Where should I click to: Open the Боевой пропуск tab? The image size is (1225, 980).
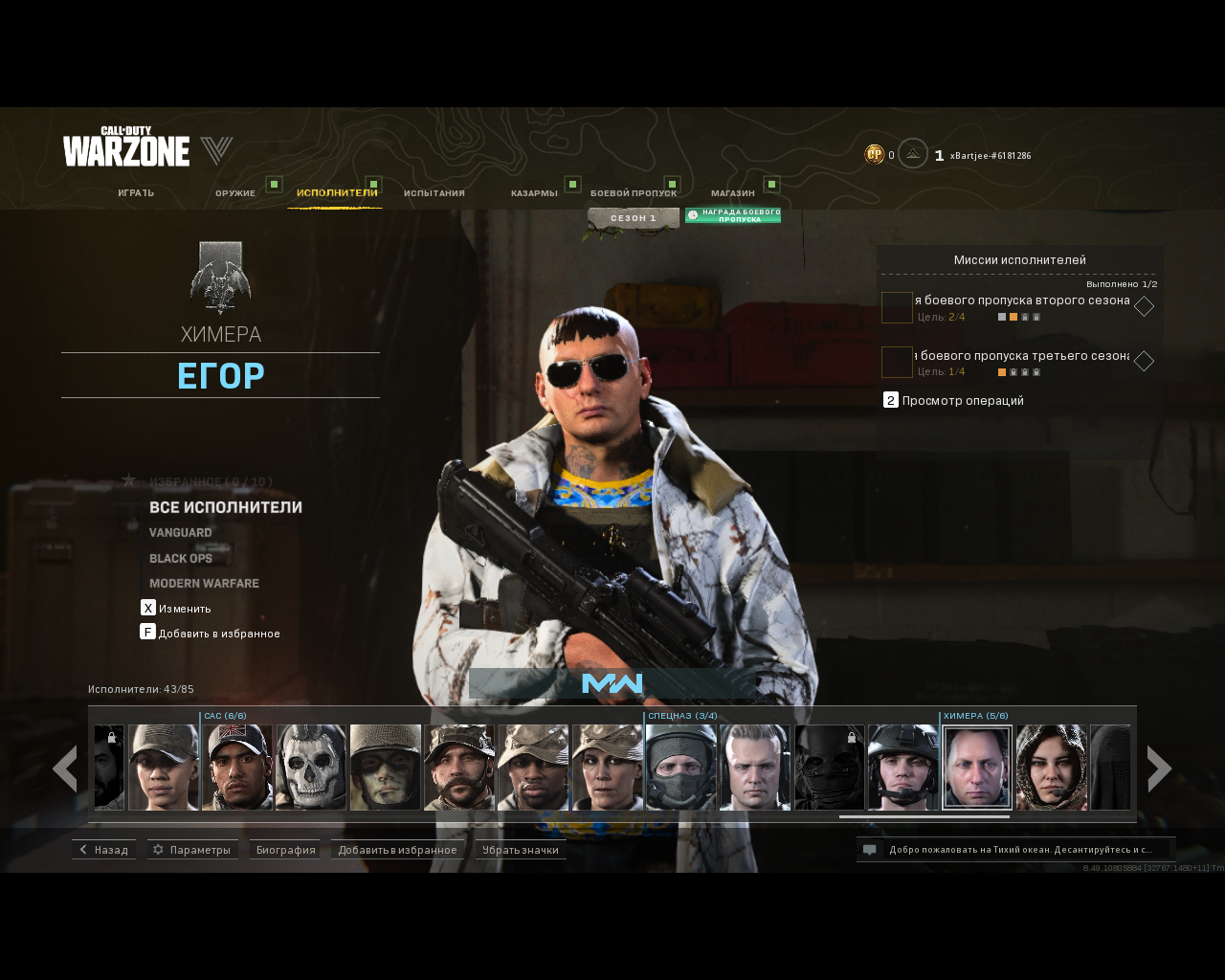coord(634,193)
